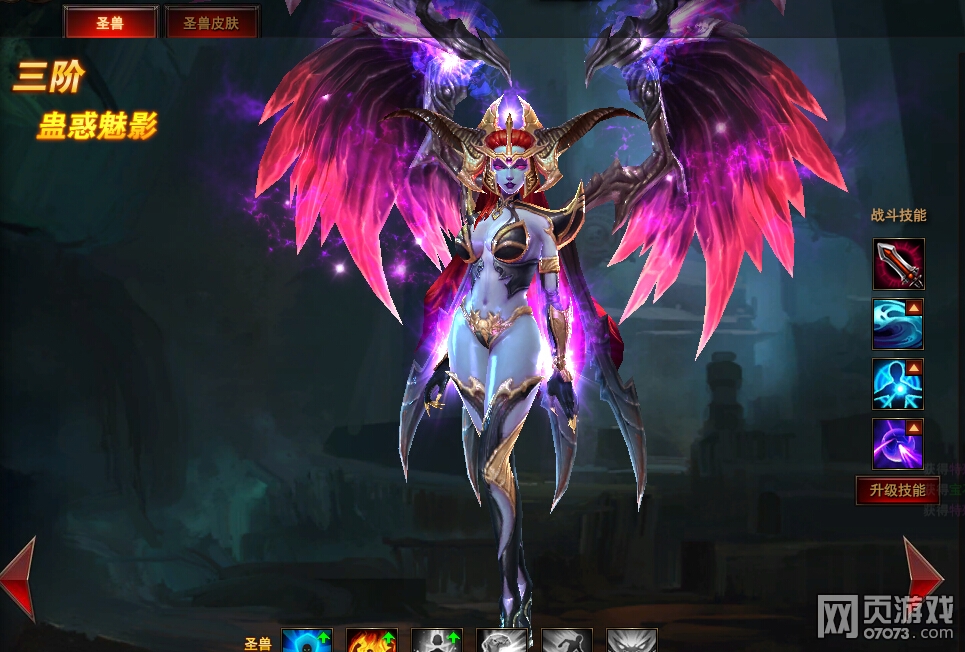Choose the glowing blue figure skill
Image resolution: width=965 pixels, height=652 pixels.
point(898,384)
